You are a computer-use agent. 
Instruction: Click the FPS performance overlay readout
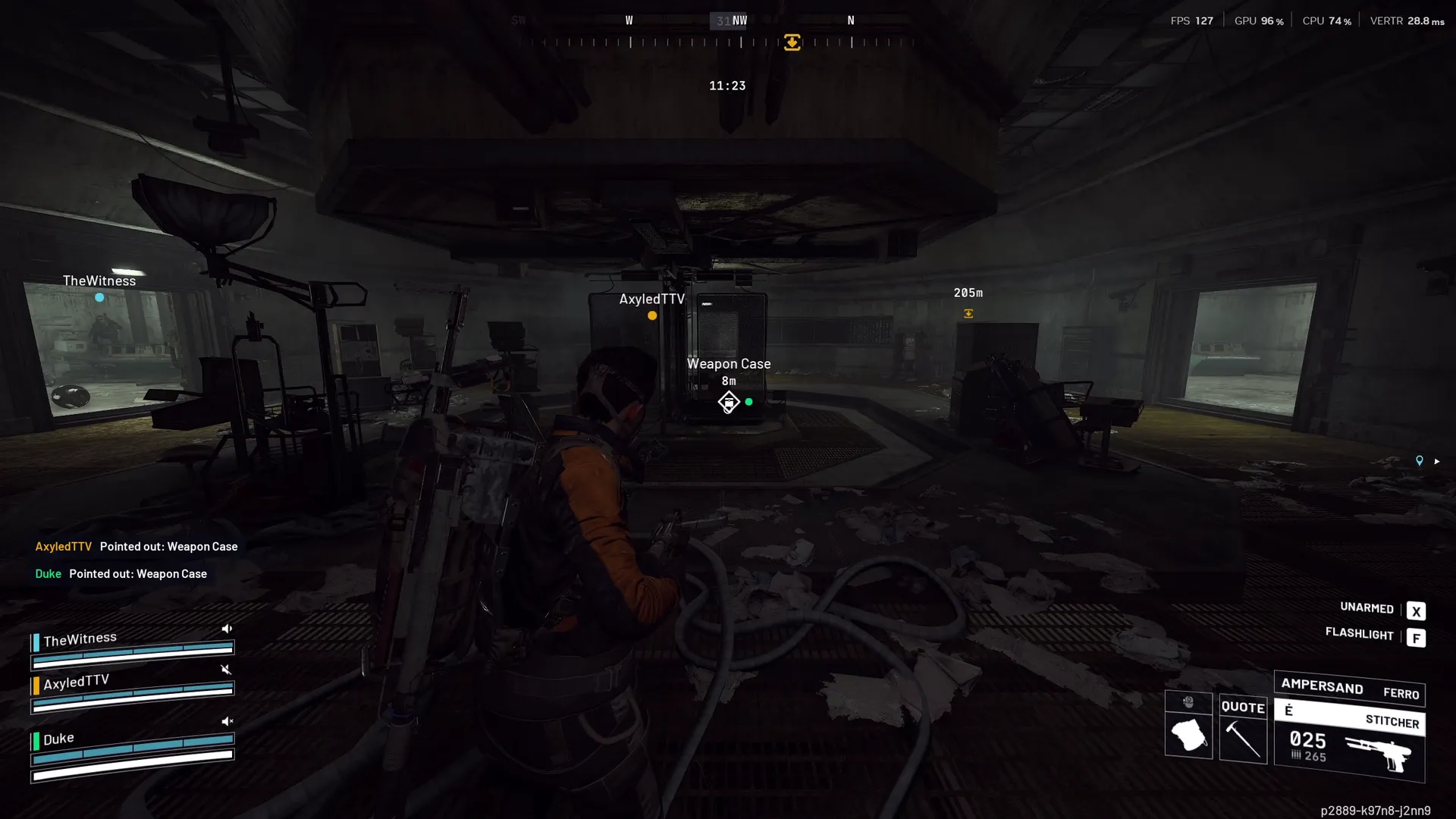[1191, 21]
